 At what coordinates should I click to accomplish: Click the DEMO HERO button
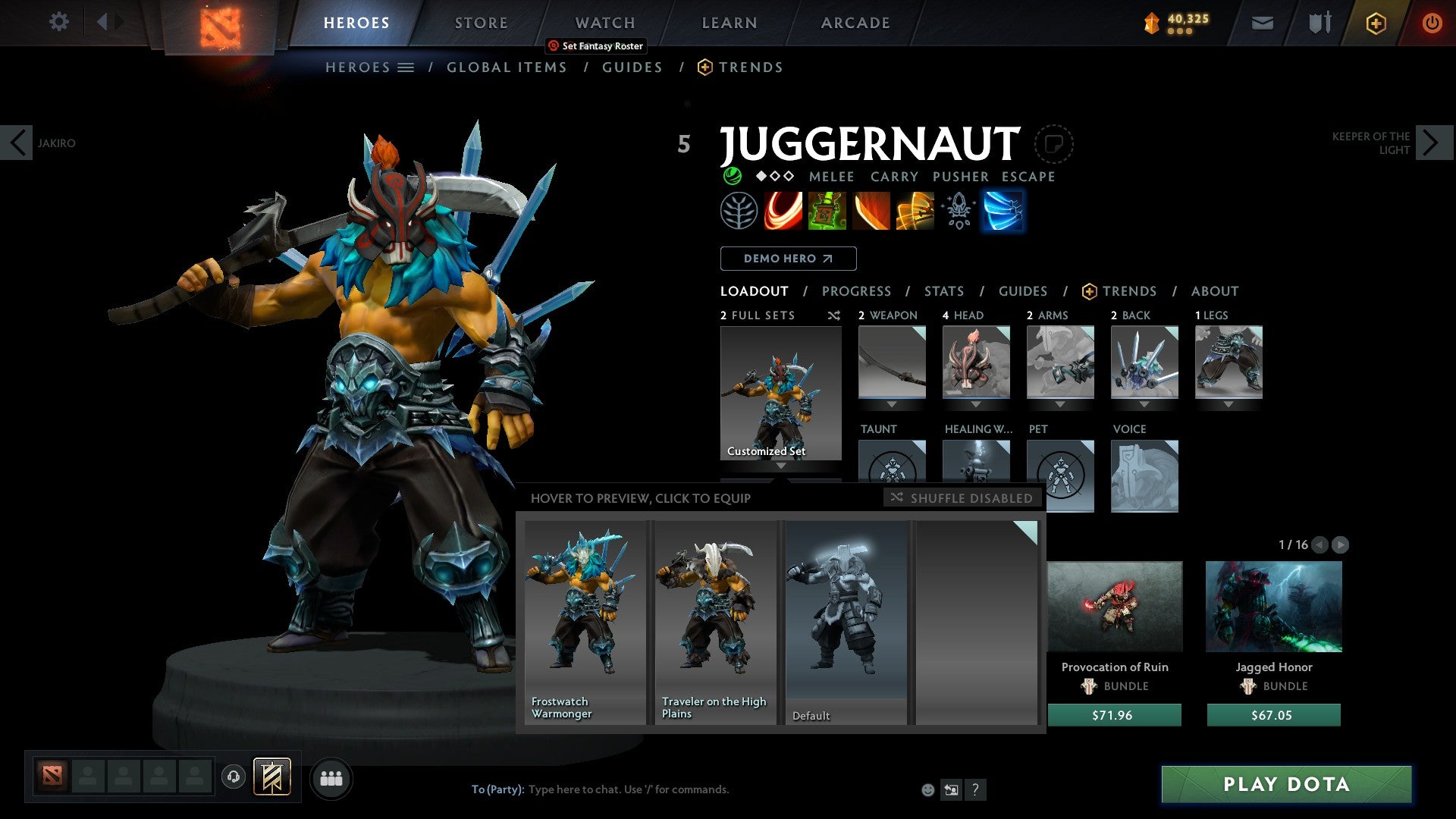788,259
